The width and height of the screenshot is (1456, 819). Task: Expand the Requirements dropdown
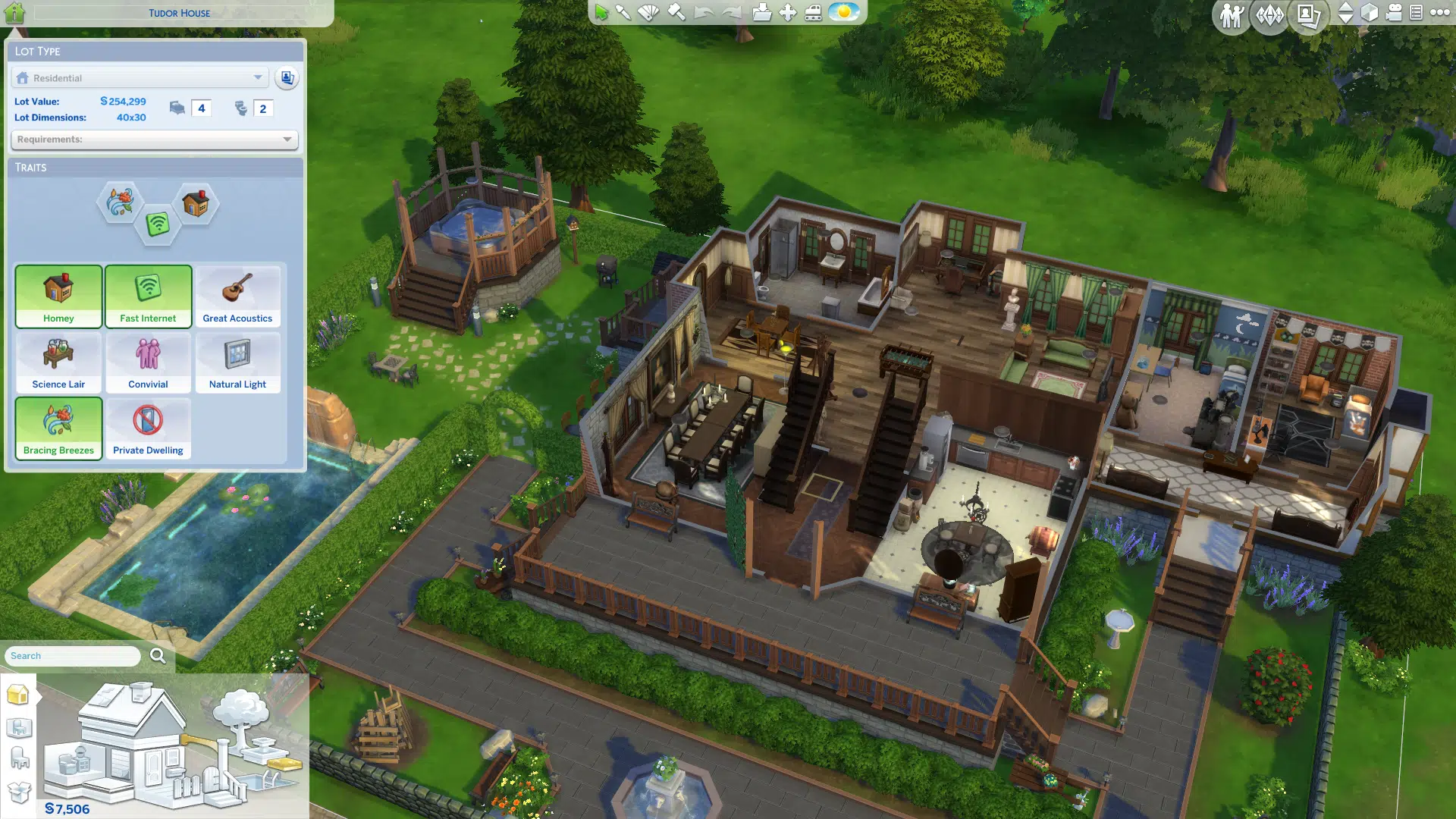(x=154, y=140)
